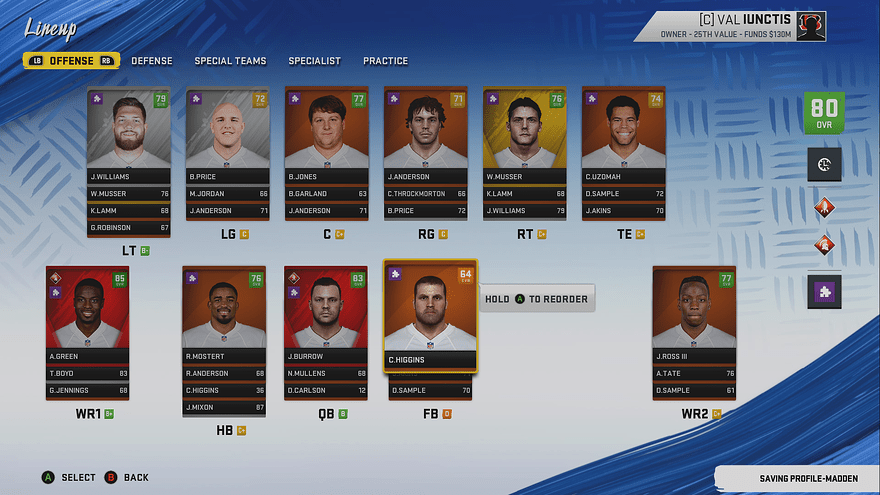Open the Special Teams tab
The width and height of the screenshot is (880, 495).
tap(230, 61)
